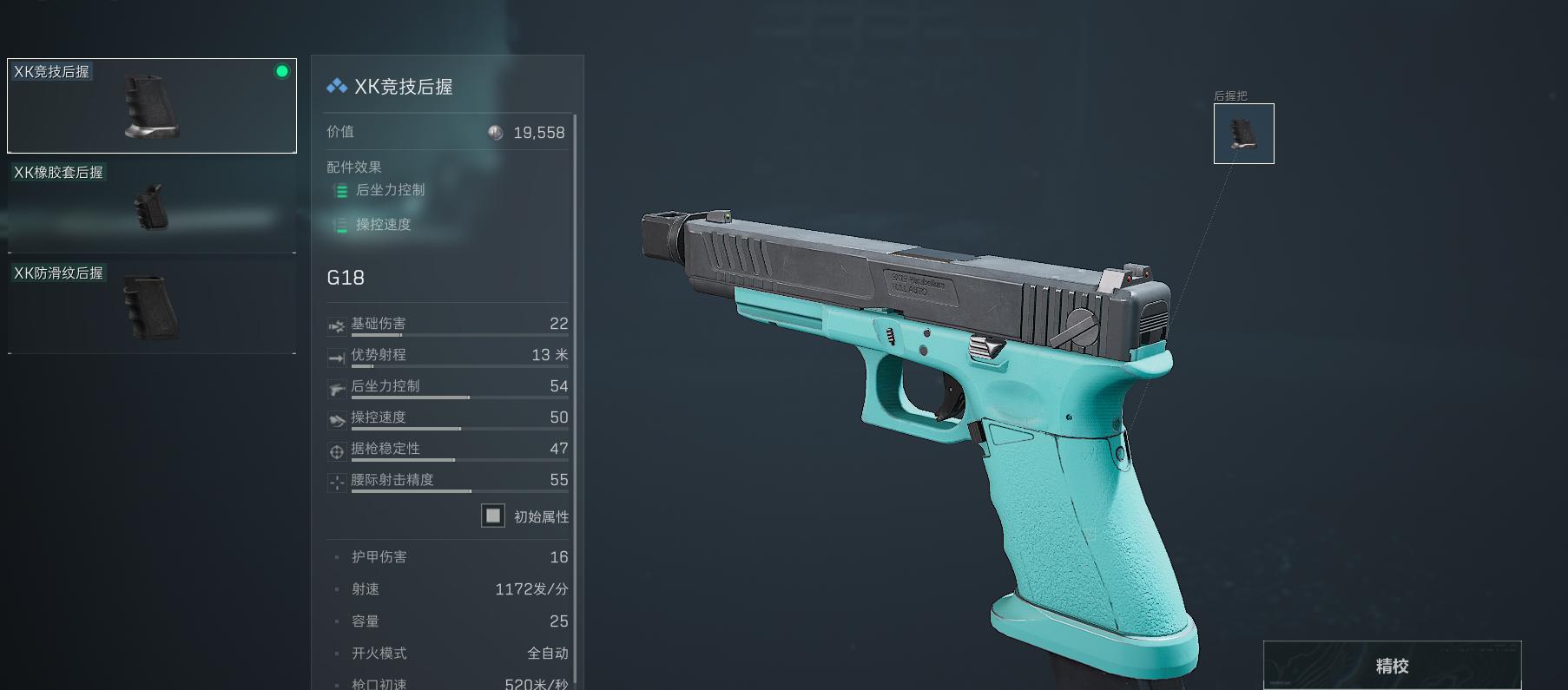Open the 精校 calibration button
1568x690 pixels.
pos(1392,666)
